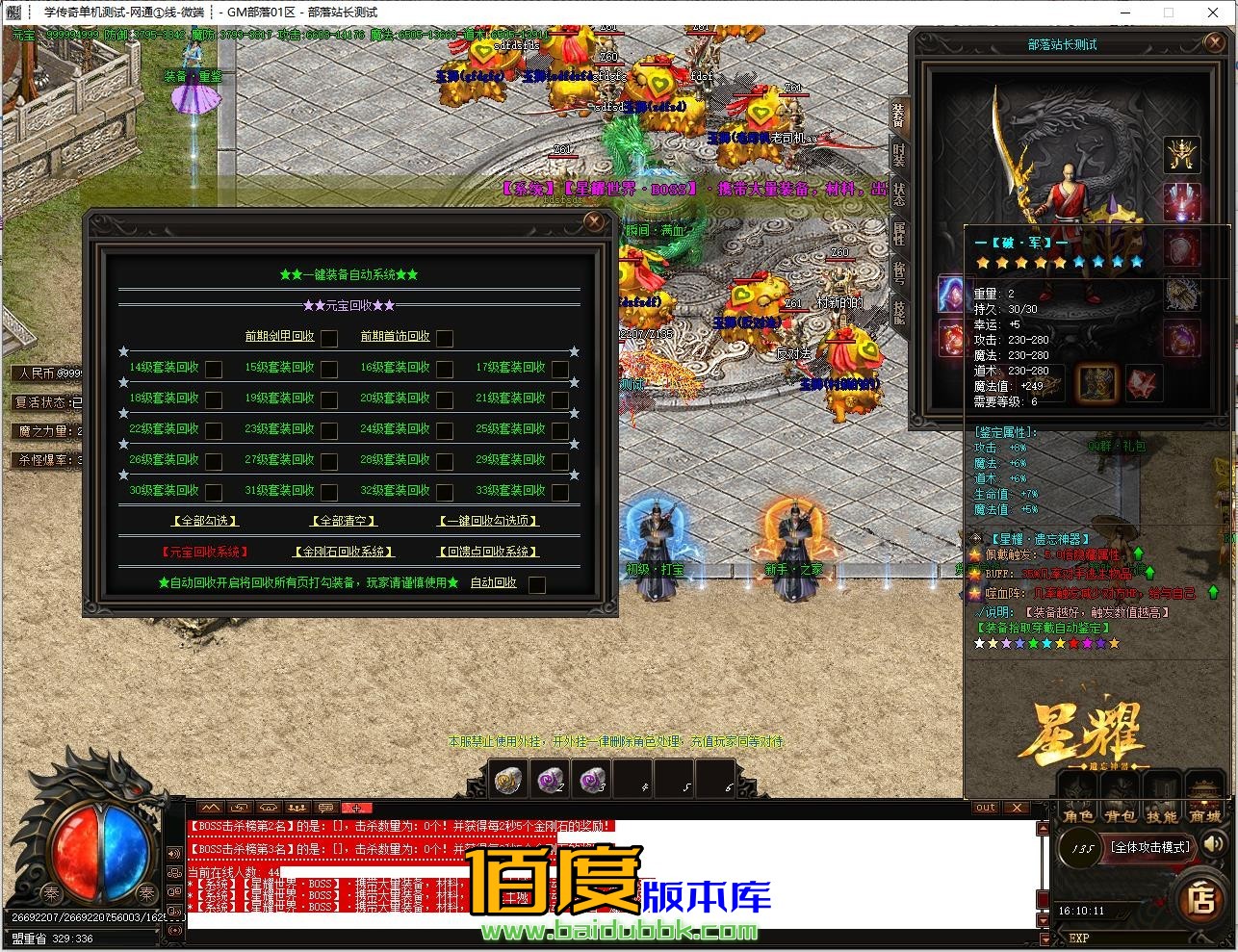Viewport: 1238px width, 952px height.
Task: Enable the 自动回收 auto-recycle checkbox
Action: (537, 582)
